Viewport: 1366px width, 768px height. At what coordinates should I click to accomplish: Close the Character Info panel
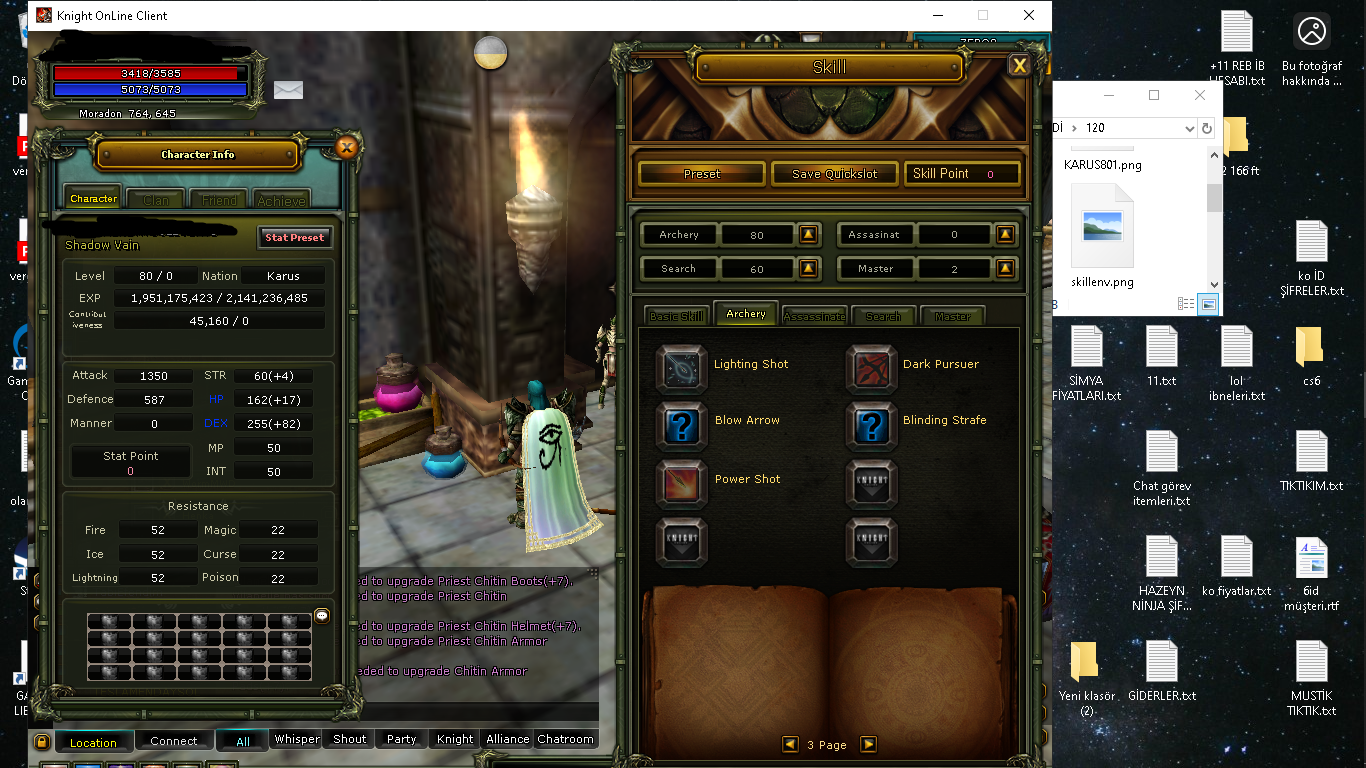[346, 148]
